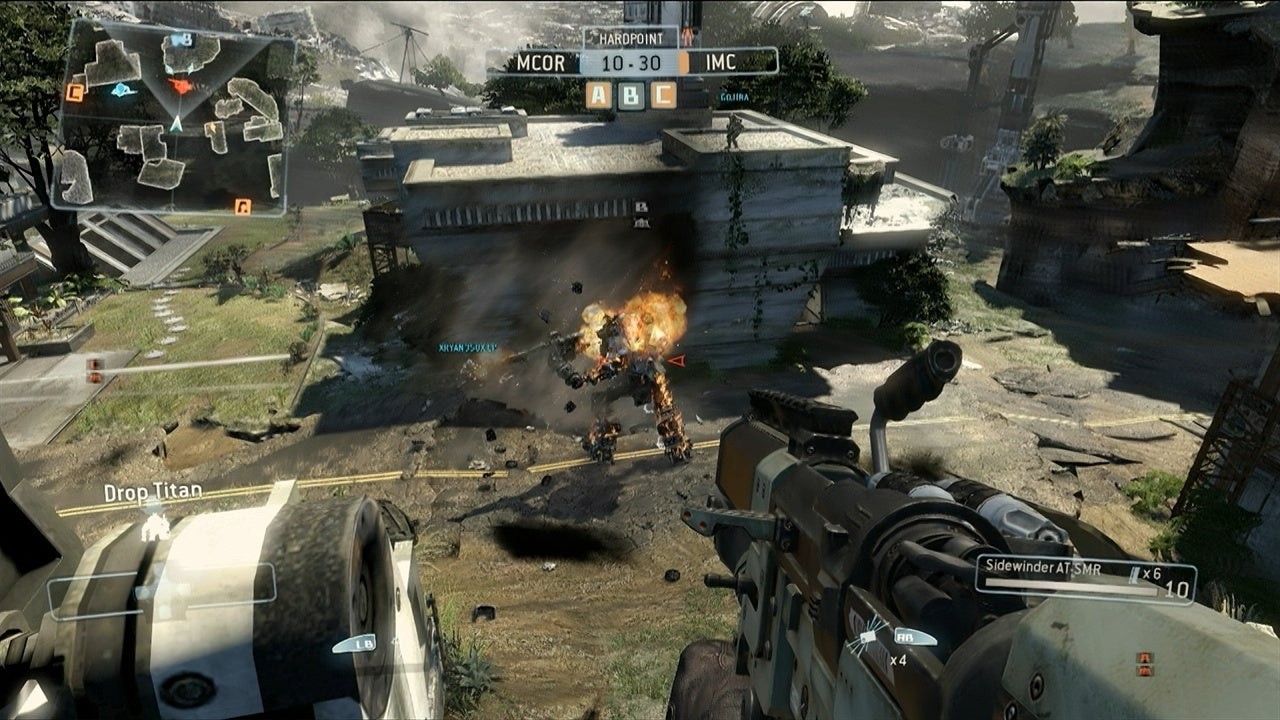1280x720 pixels.
Task: Click the blue friendly titan blip on minimap
Action: pos(123,90)
